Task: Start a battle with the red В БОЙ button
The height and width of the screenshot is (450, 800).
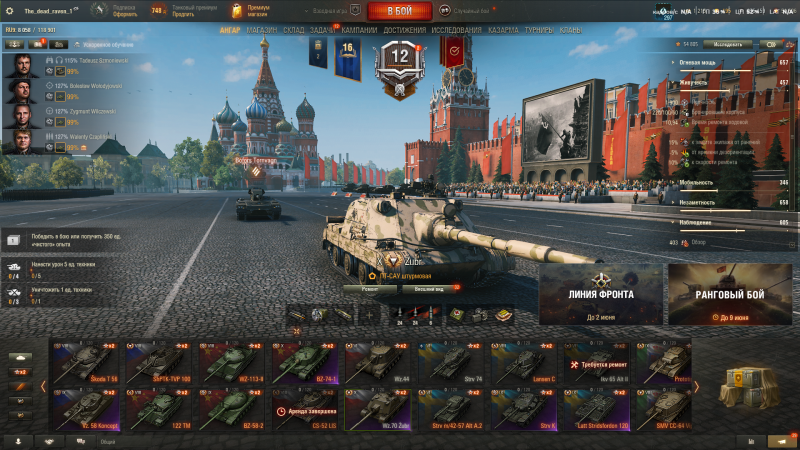Action: (x=399, y=11)
